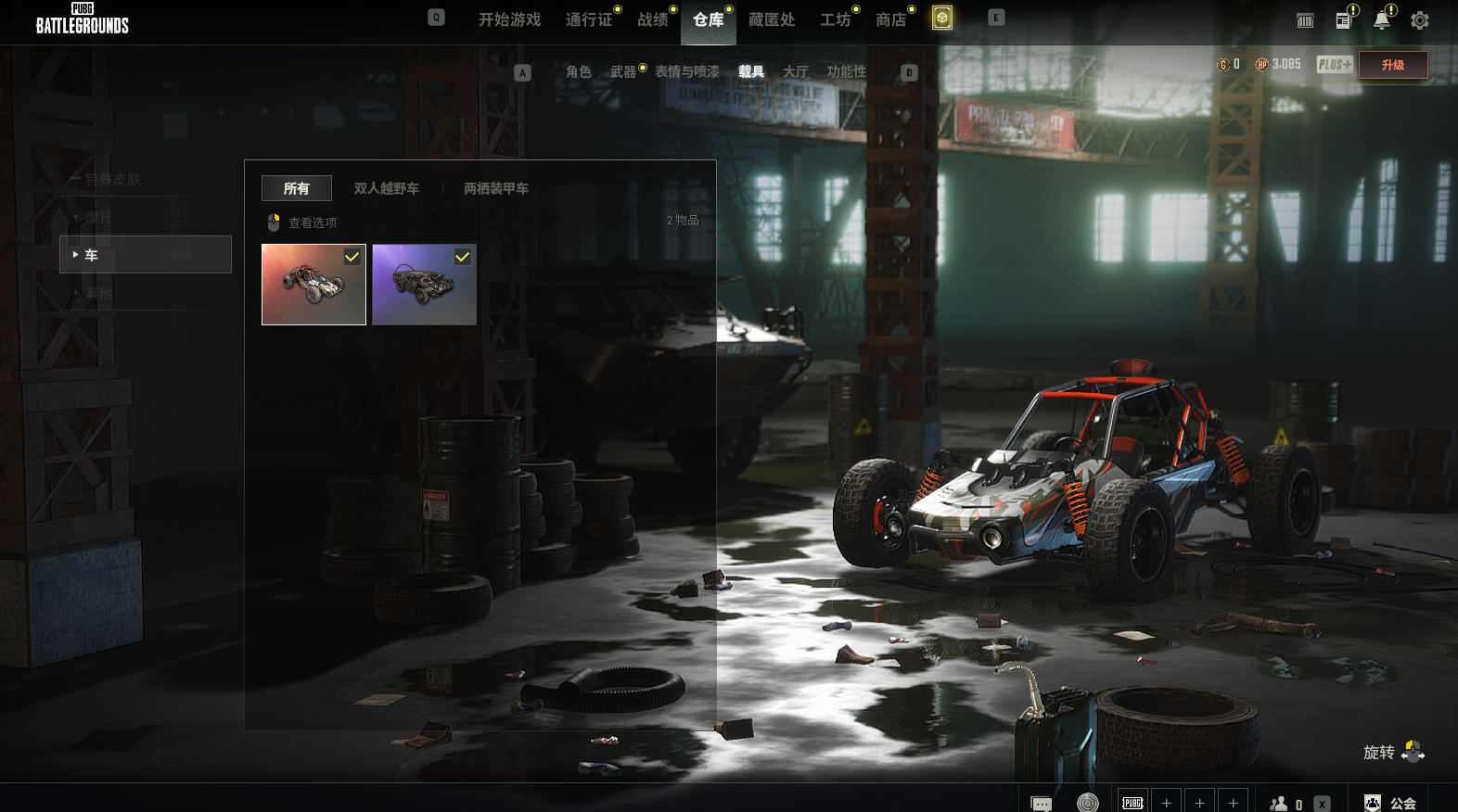The width and height of the screenshot is (1458, 812).
Task: Click the red 升级 upgrade button
Action: (1392, 65)
